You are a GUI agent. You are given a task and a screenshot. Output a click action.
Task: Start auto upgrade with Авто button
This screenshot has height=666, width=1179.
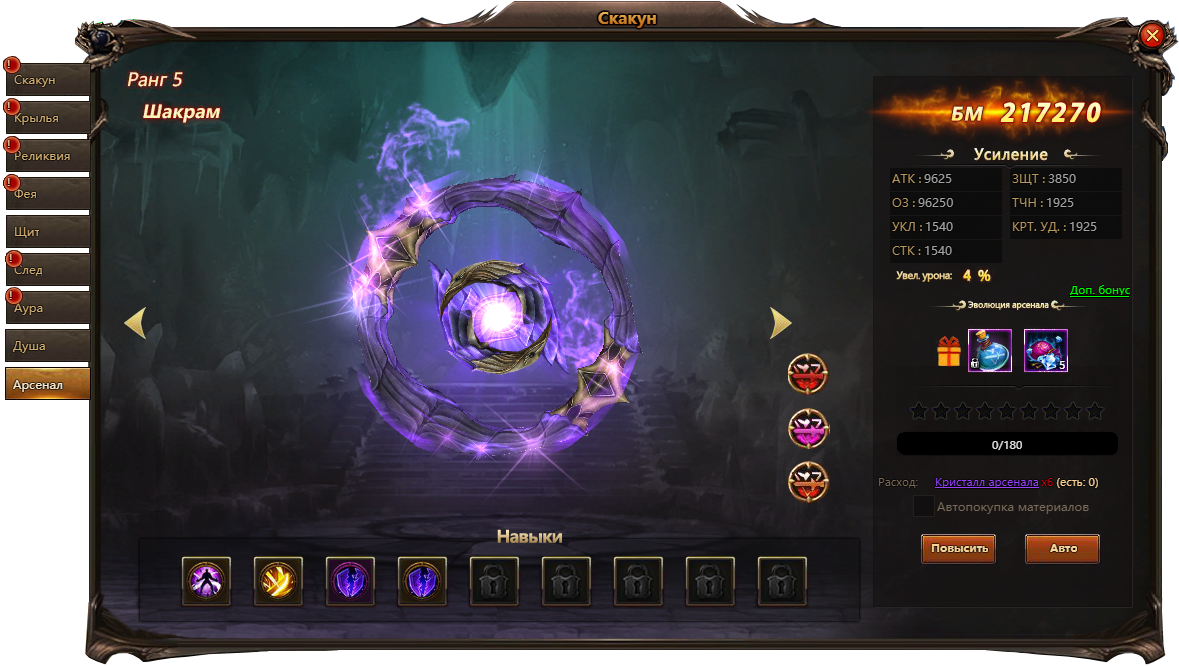(x=1062, y=548)
